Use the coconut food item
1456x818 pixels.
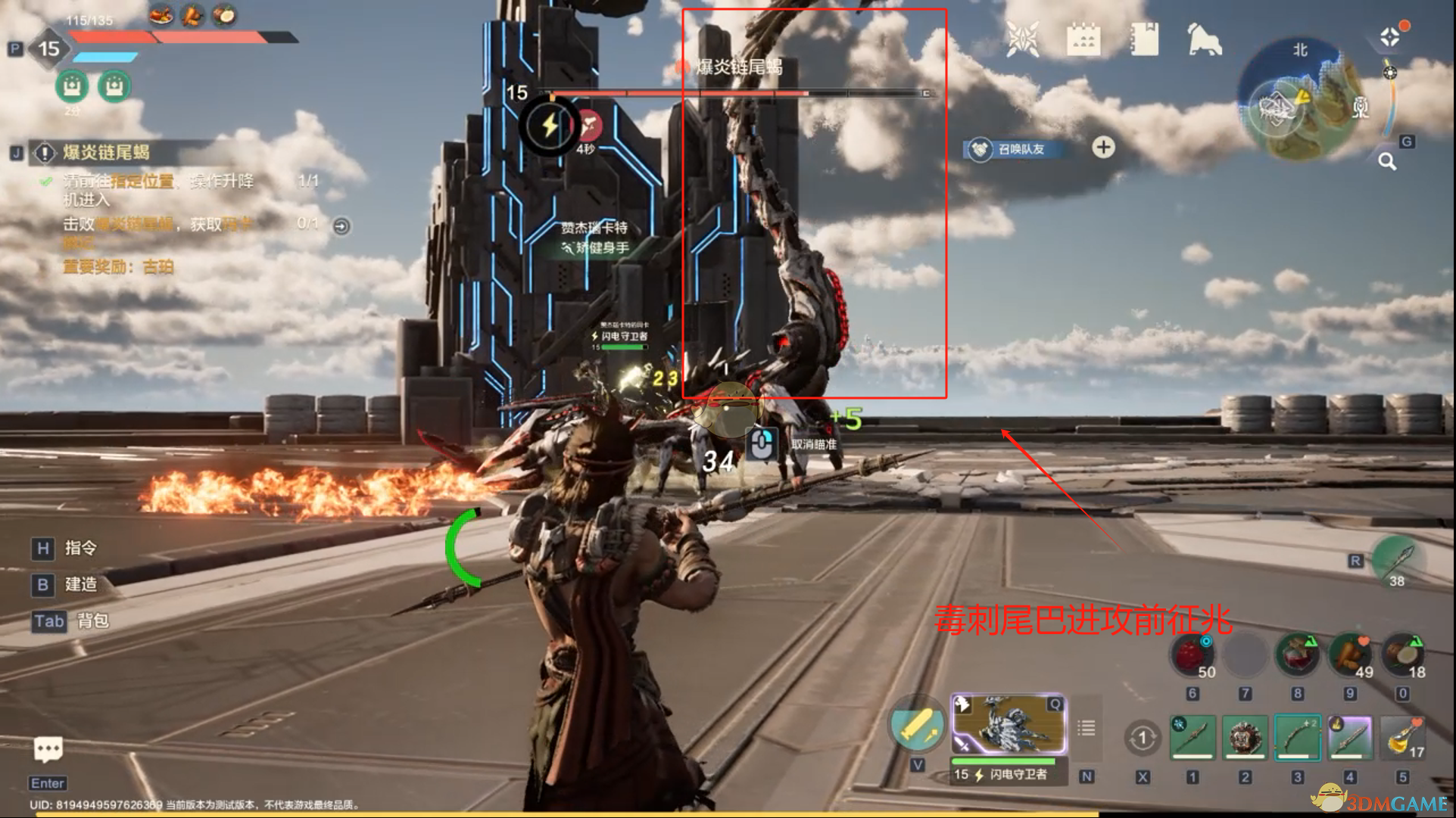[x=1403, y=655]
